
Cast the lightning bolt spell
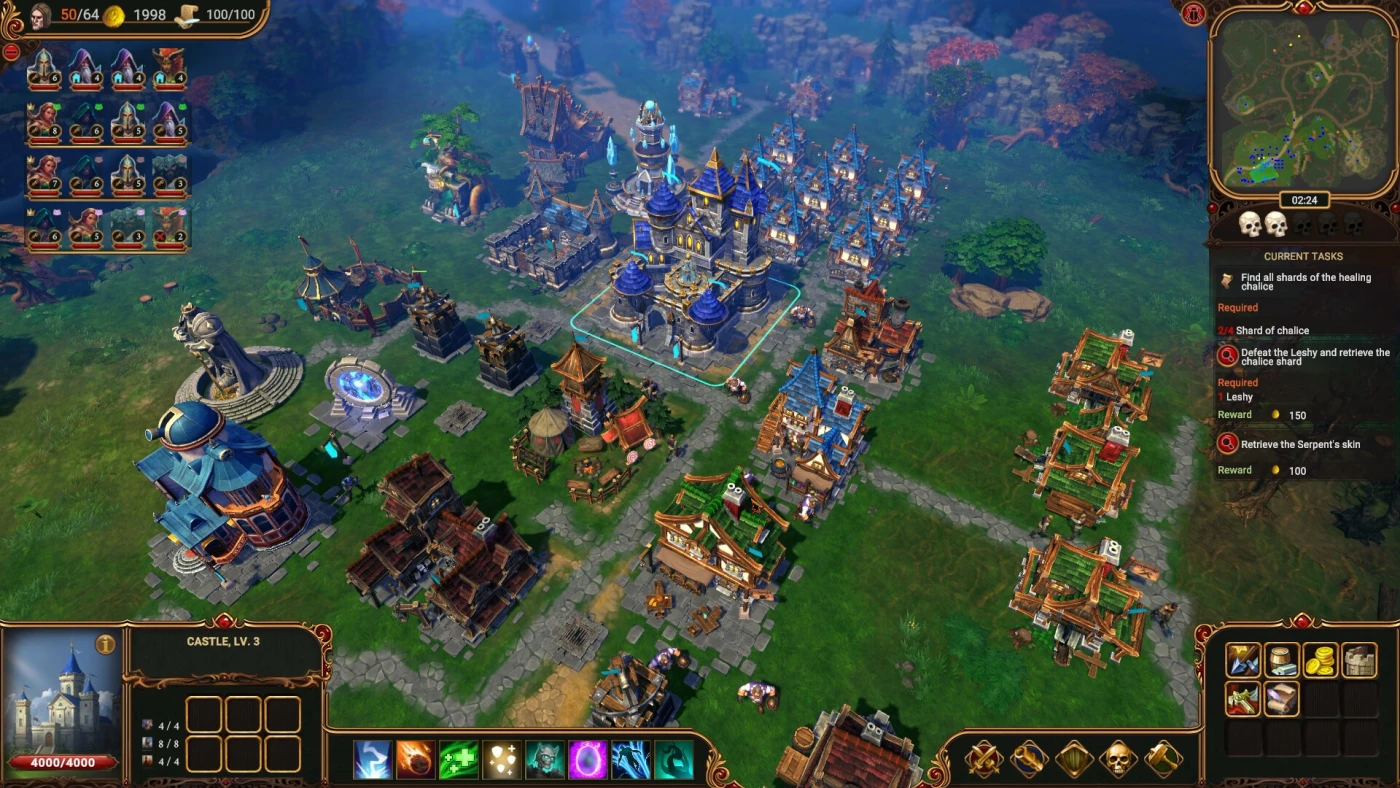pyautogui.click(x=373, y=760)
